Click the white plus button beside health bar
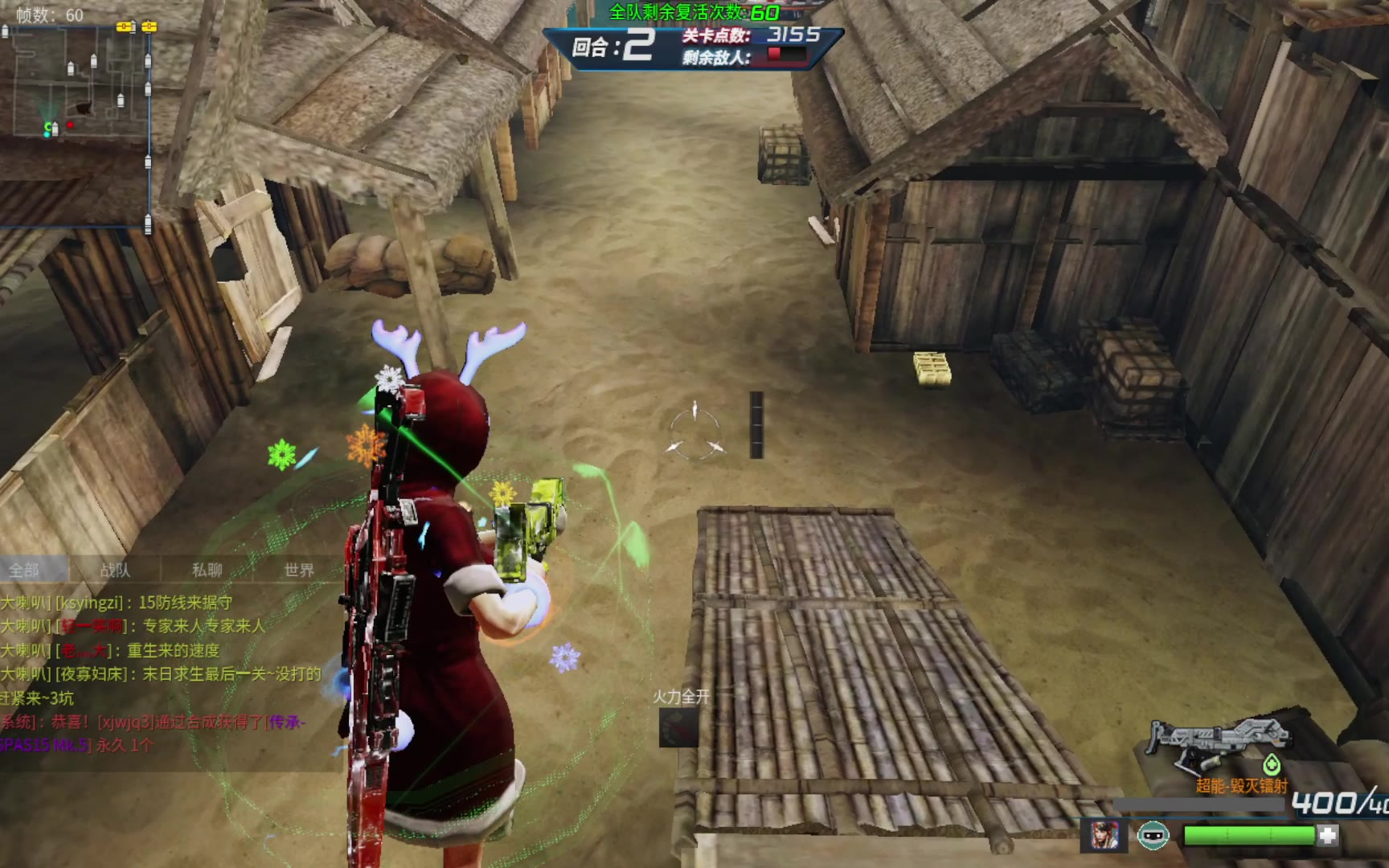1389x868 pixels. [x=1328, y=836]
